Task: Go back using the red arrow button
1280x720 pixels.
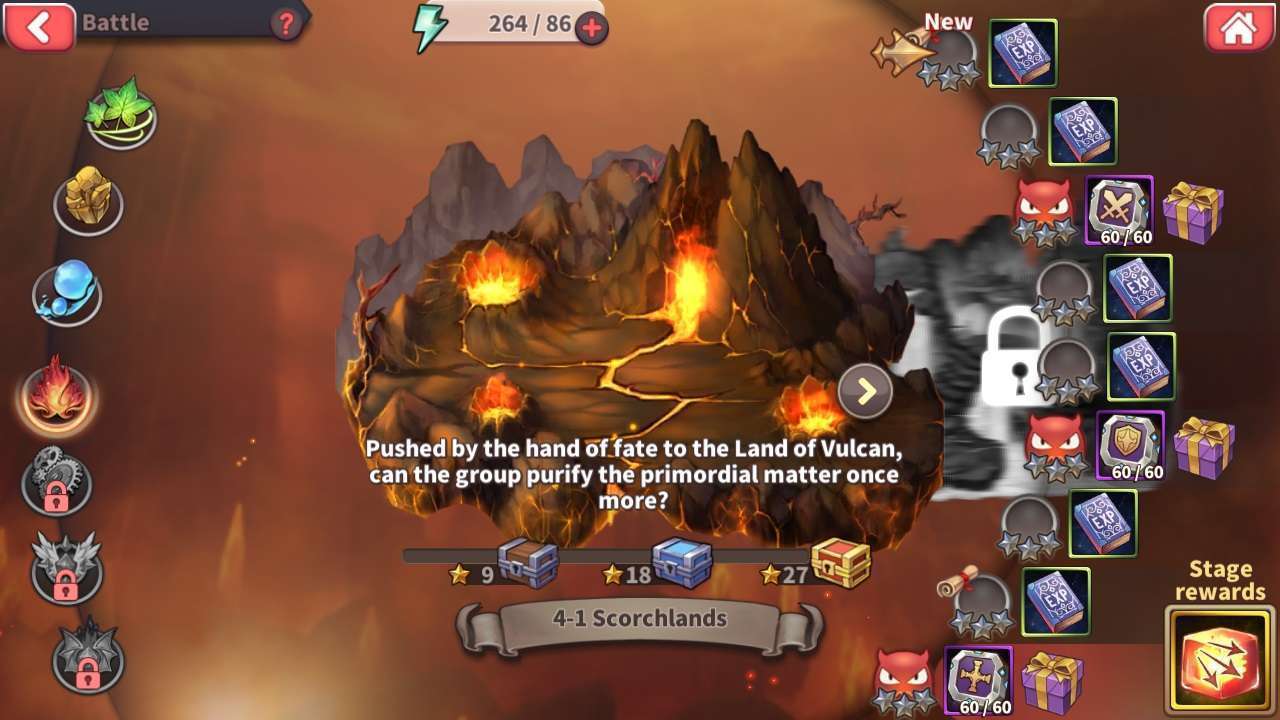Action: tap(39, 27)
